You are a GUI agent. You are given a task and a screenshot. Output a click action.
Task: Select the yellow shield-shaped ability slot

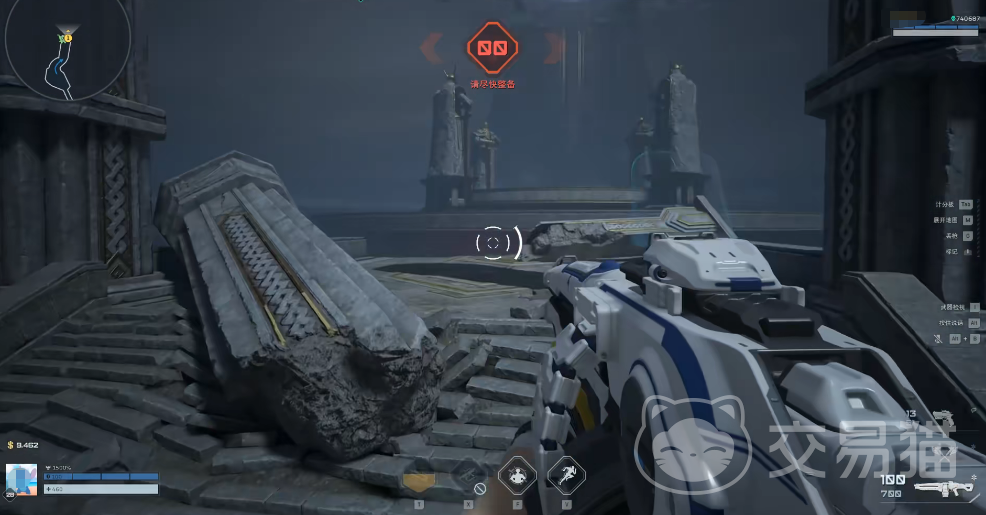[x=419, y=481]
